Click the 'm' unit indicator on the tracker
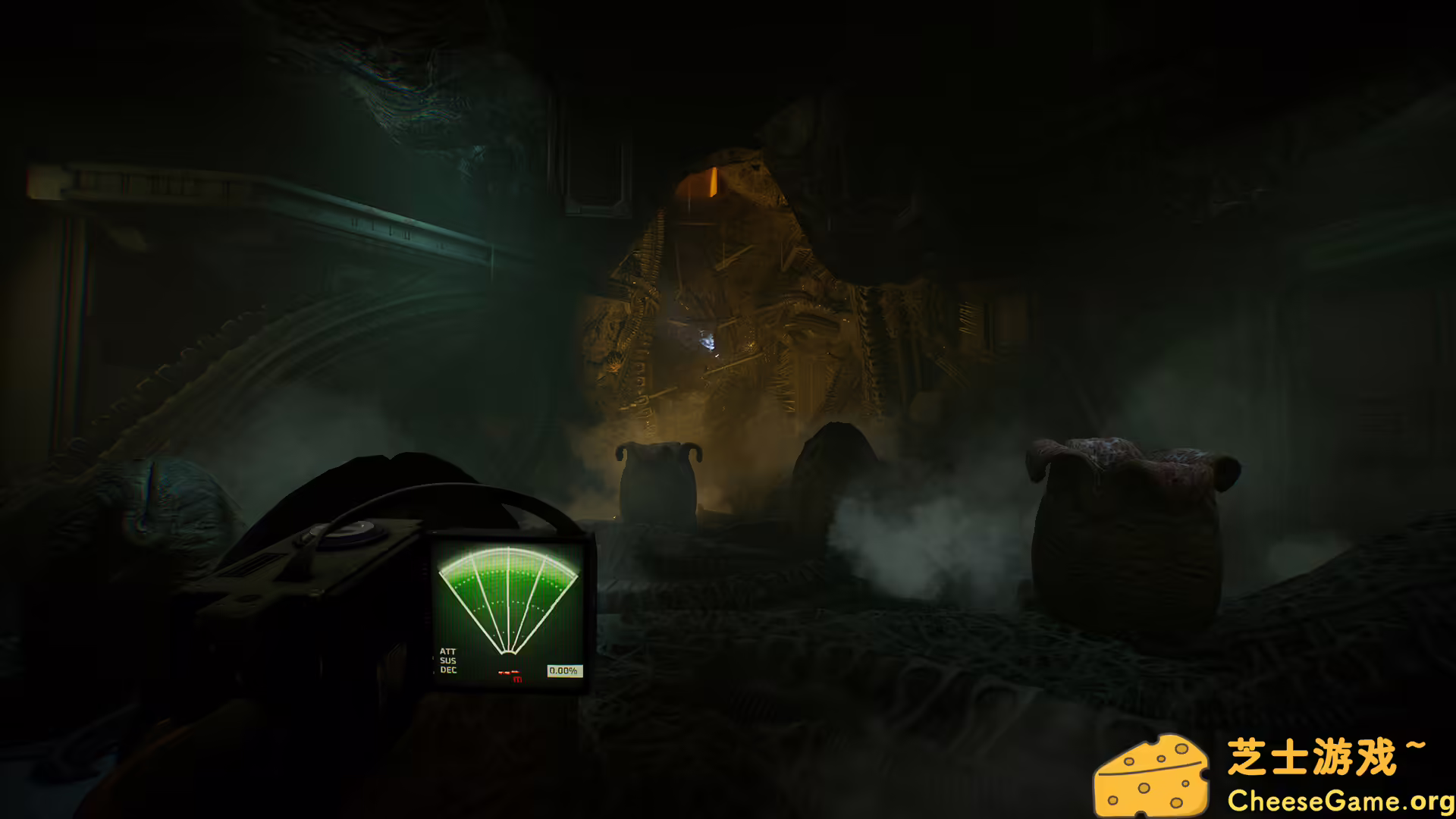Screen dimensions: 1456x819 [517, 679]
